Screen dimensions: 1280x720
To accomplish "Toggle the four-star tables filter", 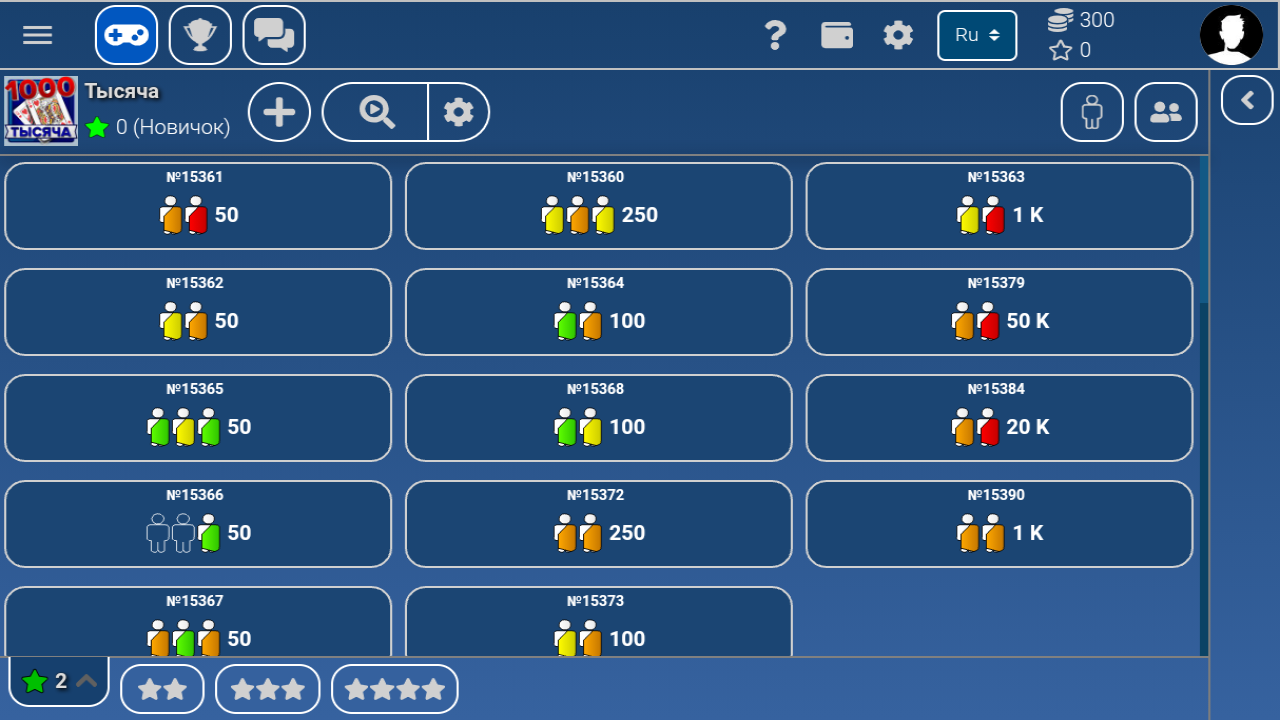I will 394,688.
